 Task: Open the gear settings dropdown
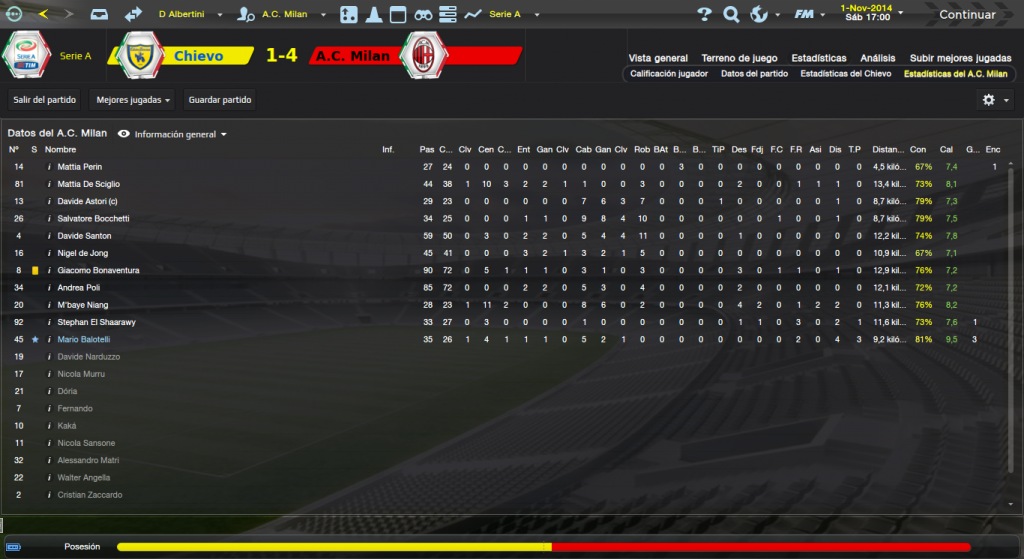(993, 100)
